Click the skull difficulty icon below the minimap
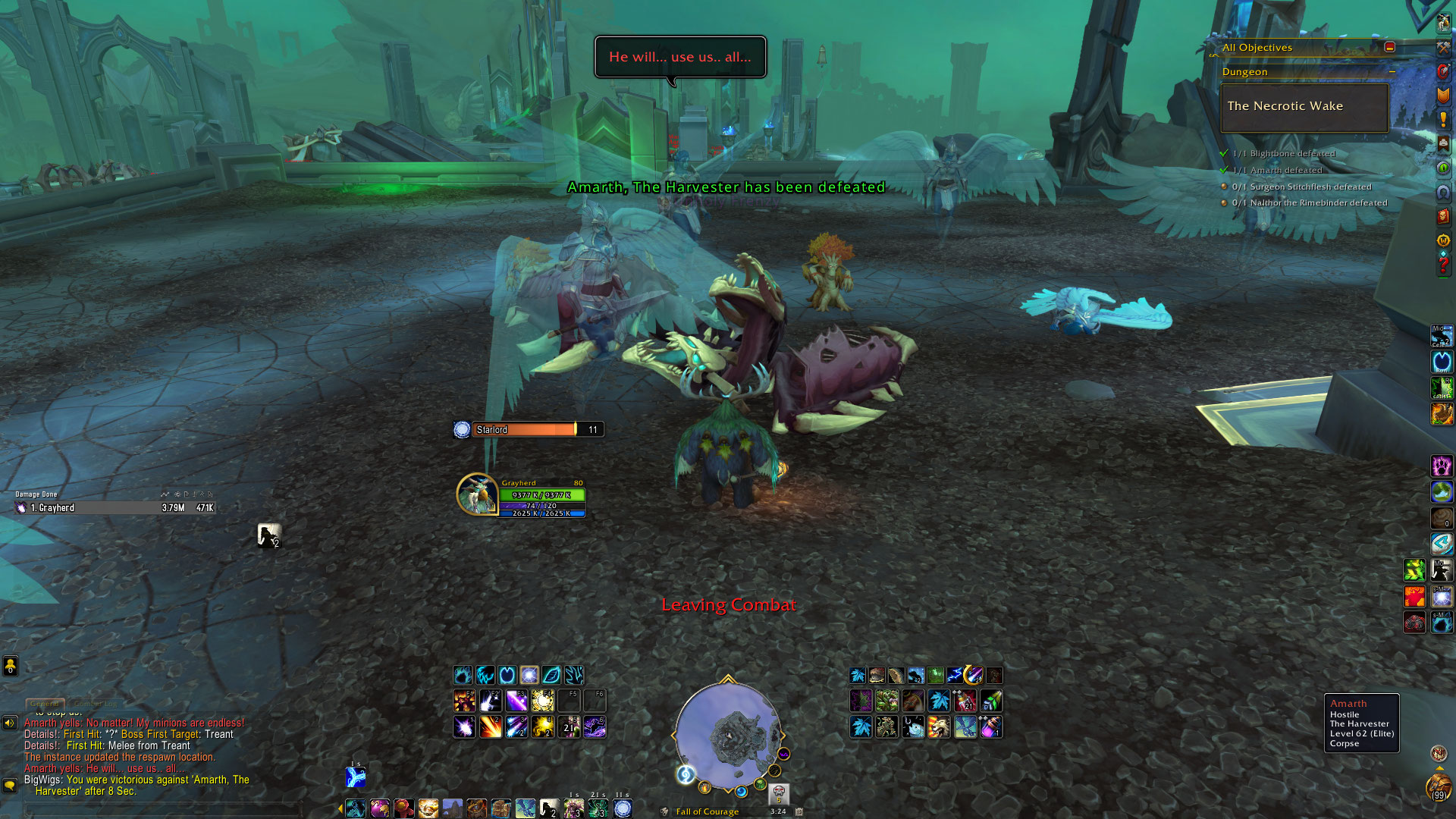The image size is (1456, 819). [779, 794]
